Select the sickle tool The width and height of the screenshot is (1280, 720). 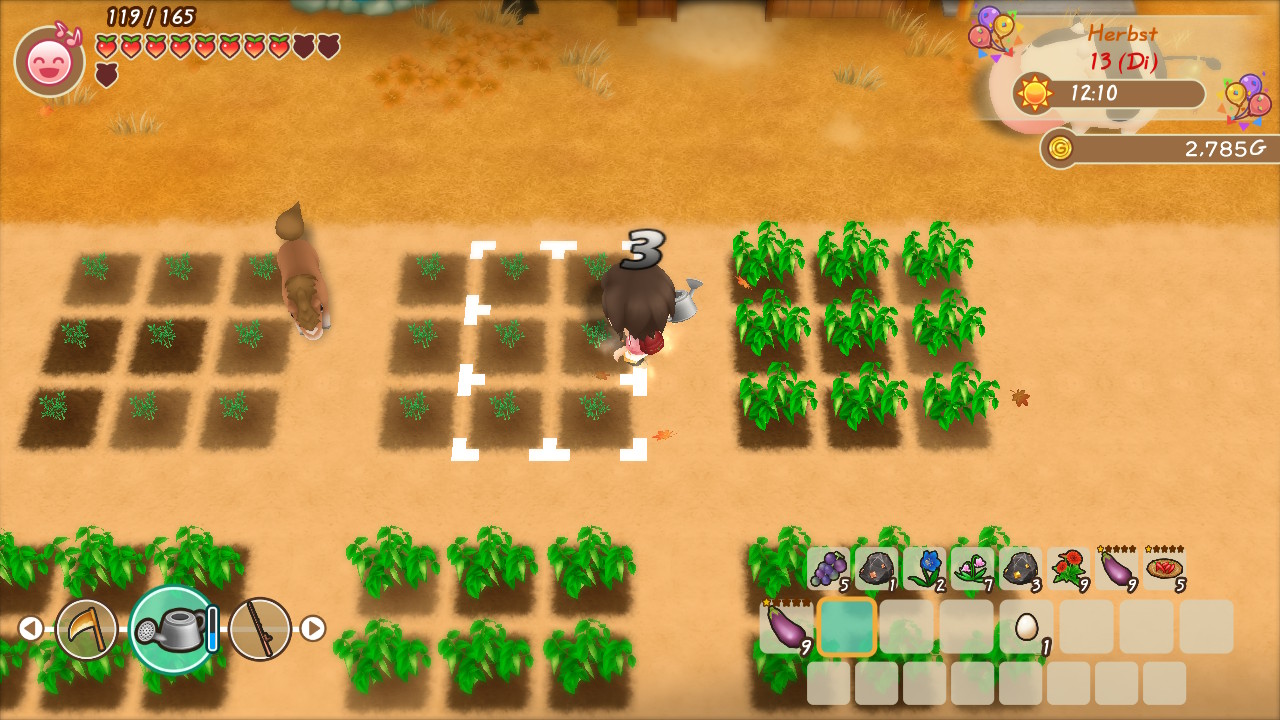tap(86, 629)
